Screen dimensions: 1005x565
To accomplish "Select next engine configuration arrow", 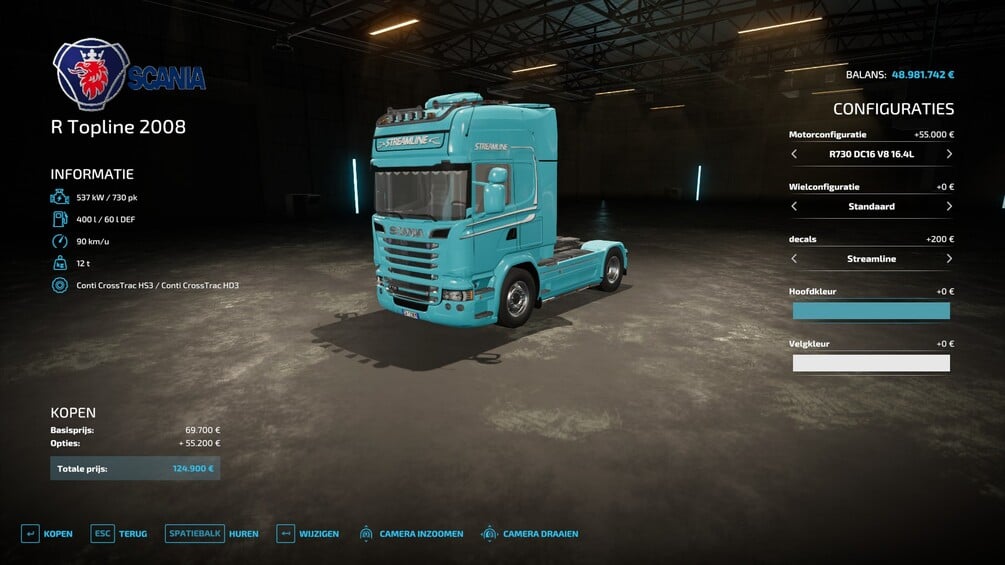I will (948, 154).
